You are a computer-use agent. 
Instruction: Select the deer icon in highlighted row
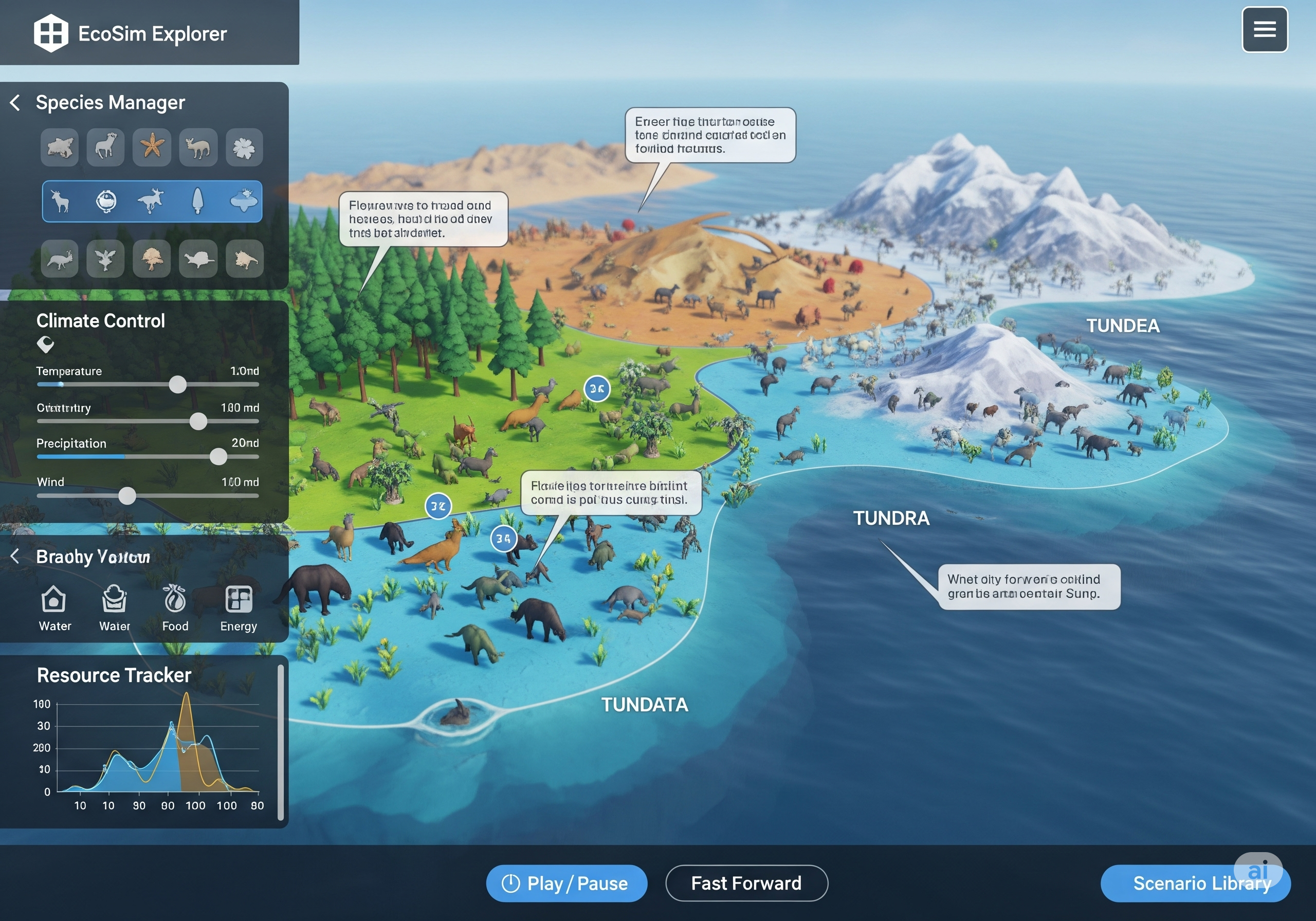pos(60,201)
